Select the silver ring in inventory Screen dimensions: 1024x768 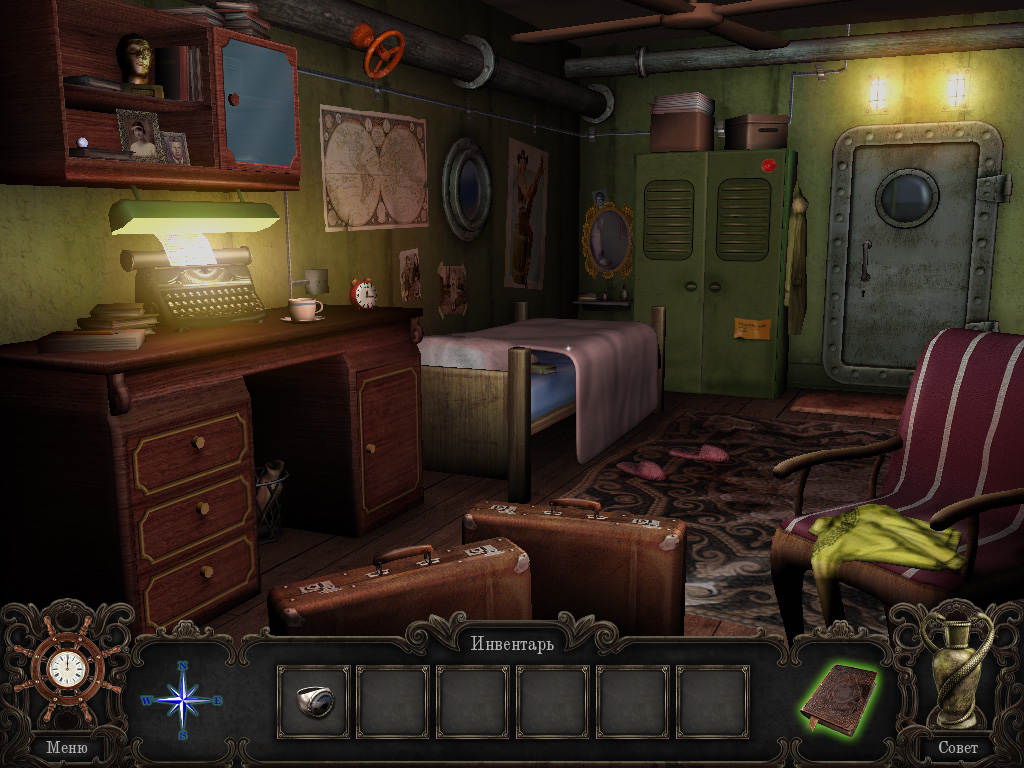tap(314, 701)
